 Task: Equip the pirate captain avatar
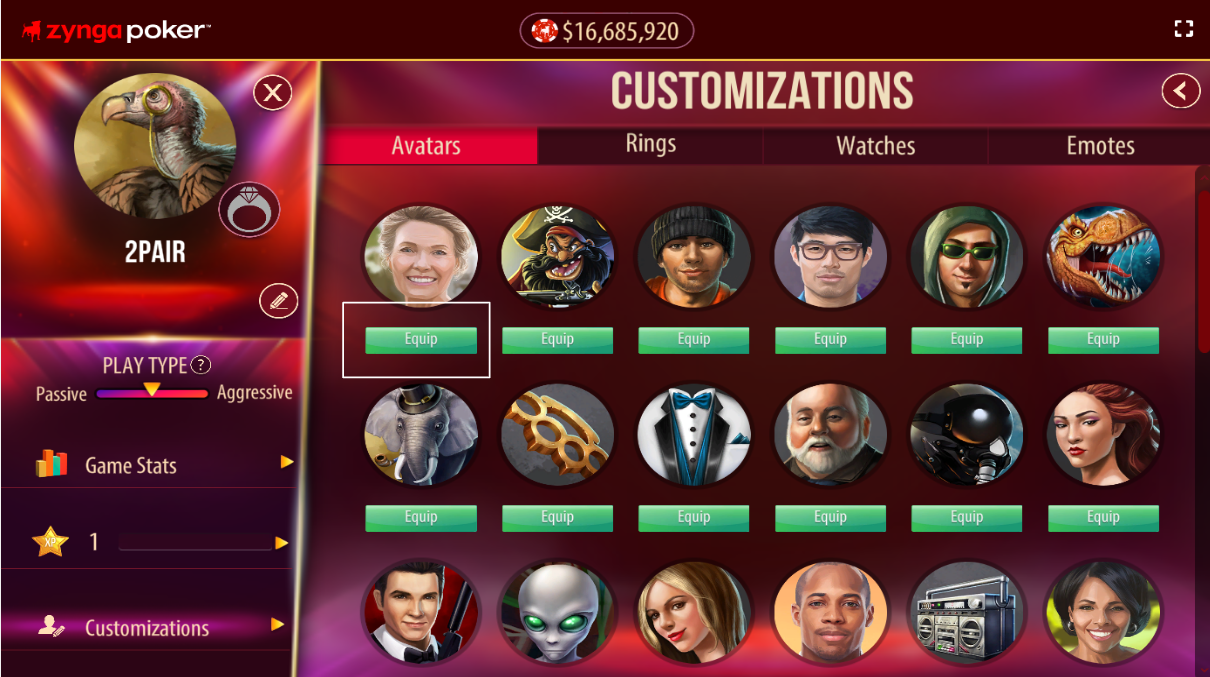click(557, 340)
